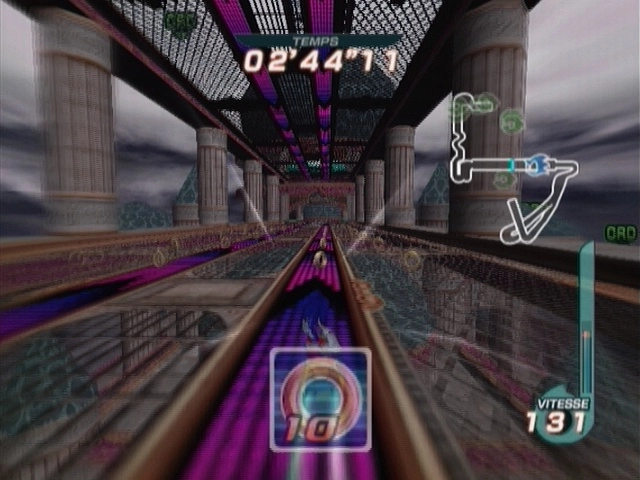
Task: Click the track layout minimap
Action: (x=510, y=165)
